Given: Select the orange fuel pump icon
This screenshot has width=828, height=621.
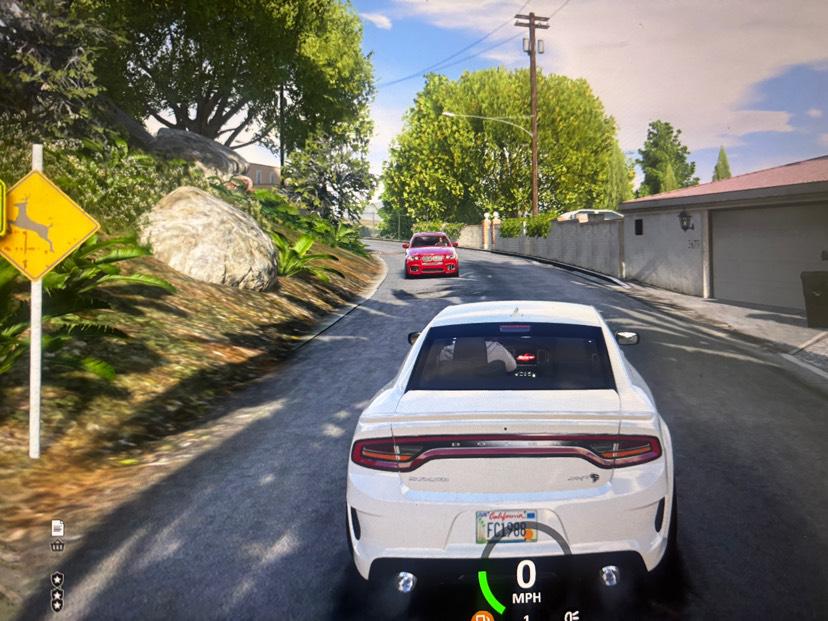Looking at the screenshot, I should tap(482, 615).
